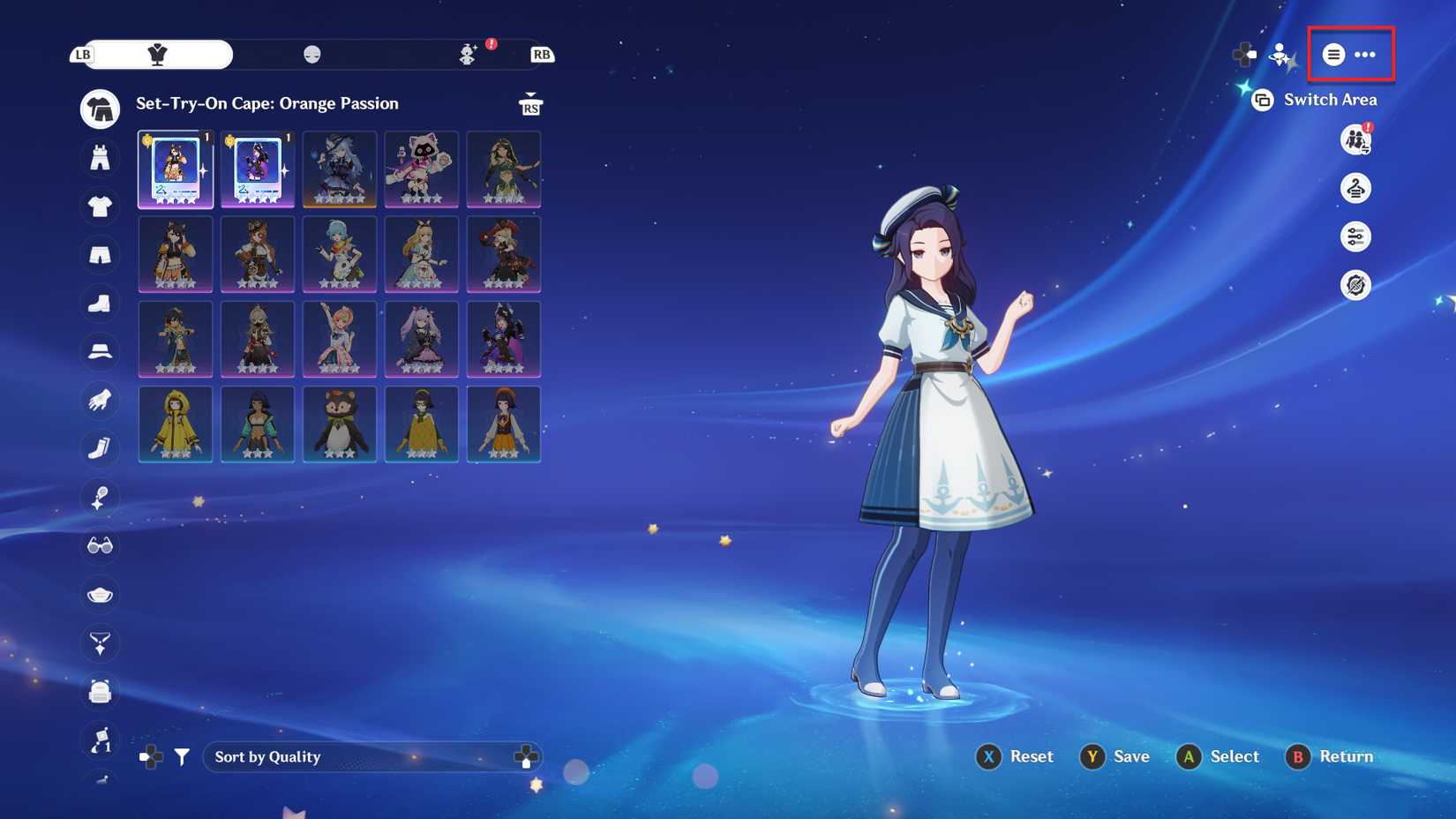Open the tab with red notification
Screen dimensions: 1456x819
click(x=469, y=55)
